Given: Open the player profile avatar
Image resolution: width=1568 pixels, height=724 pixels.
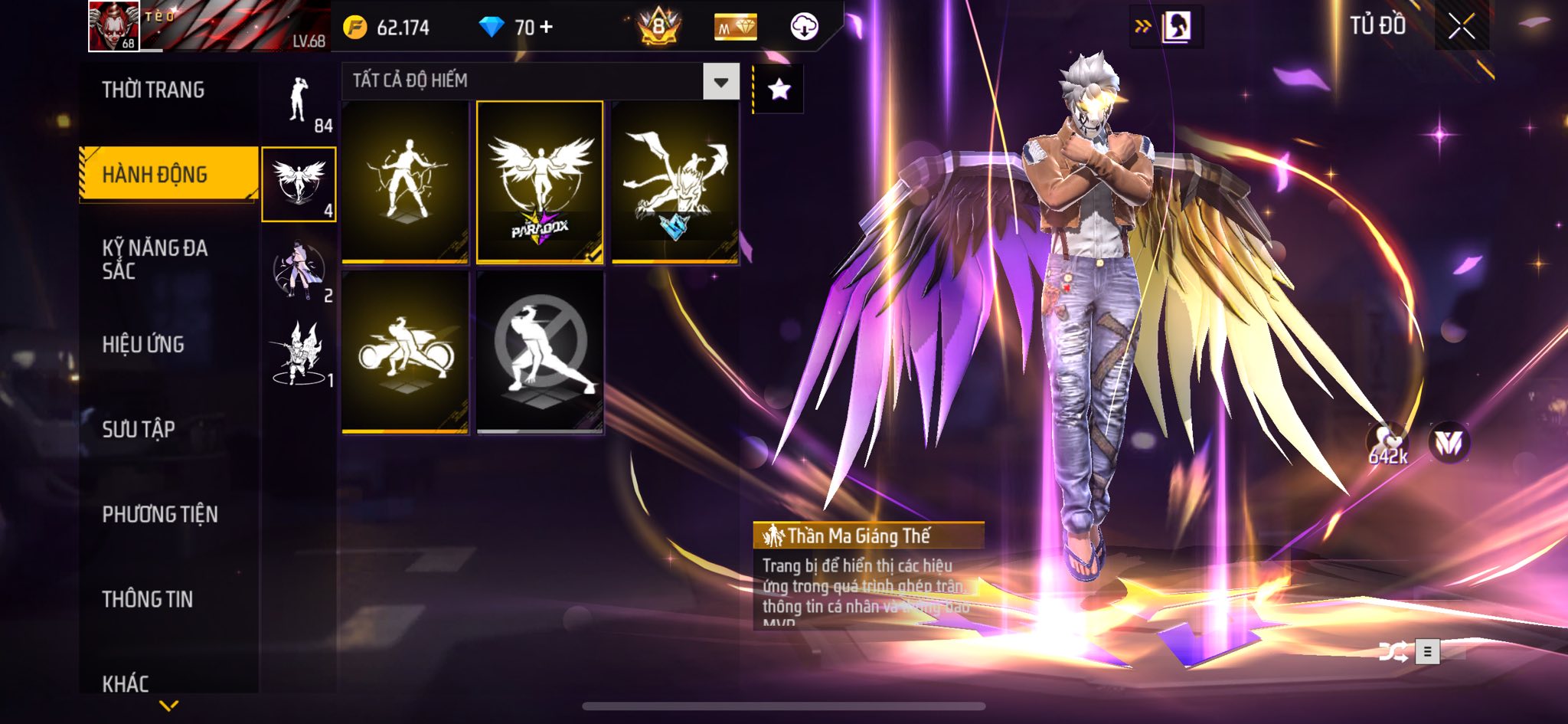Looking at the screenshot, I should point(114,26).
